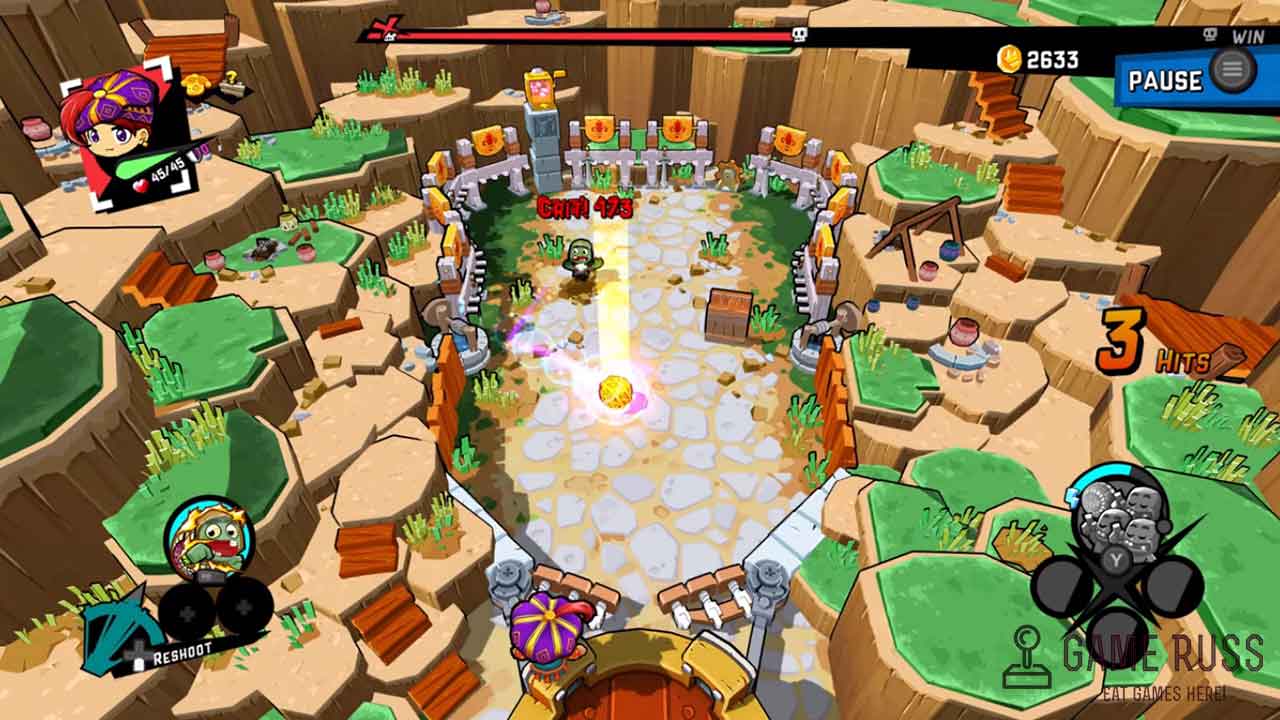
Task: Select the zombie character icon
Action: 207,540
